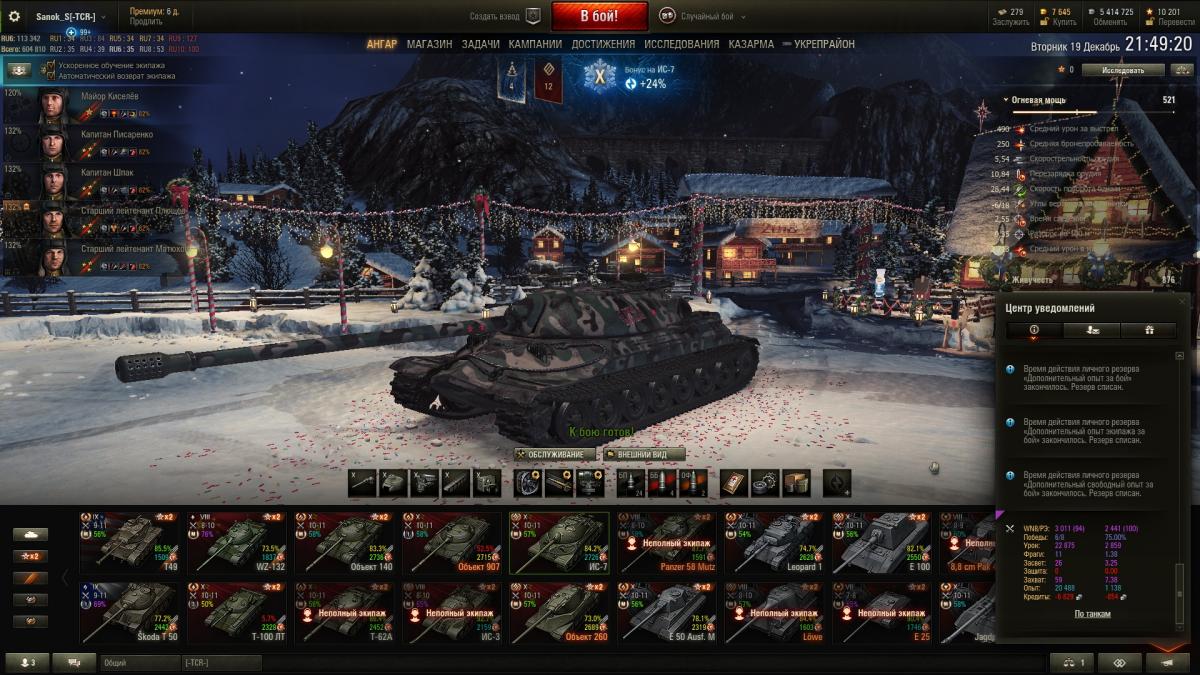Screen dimensions: 1200x675
Task: Click the Создать взвод platoon button
Action: coord(505,16)
